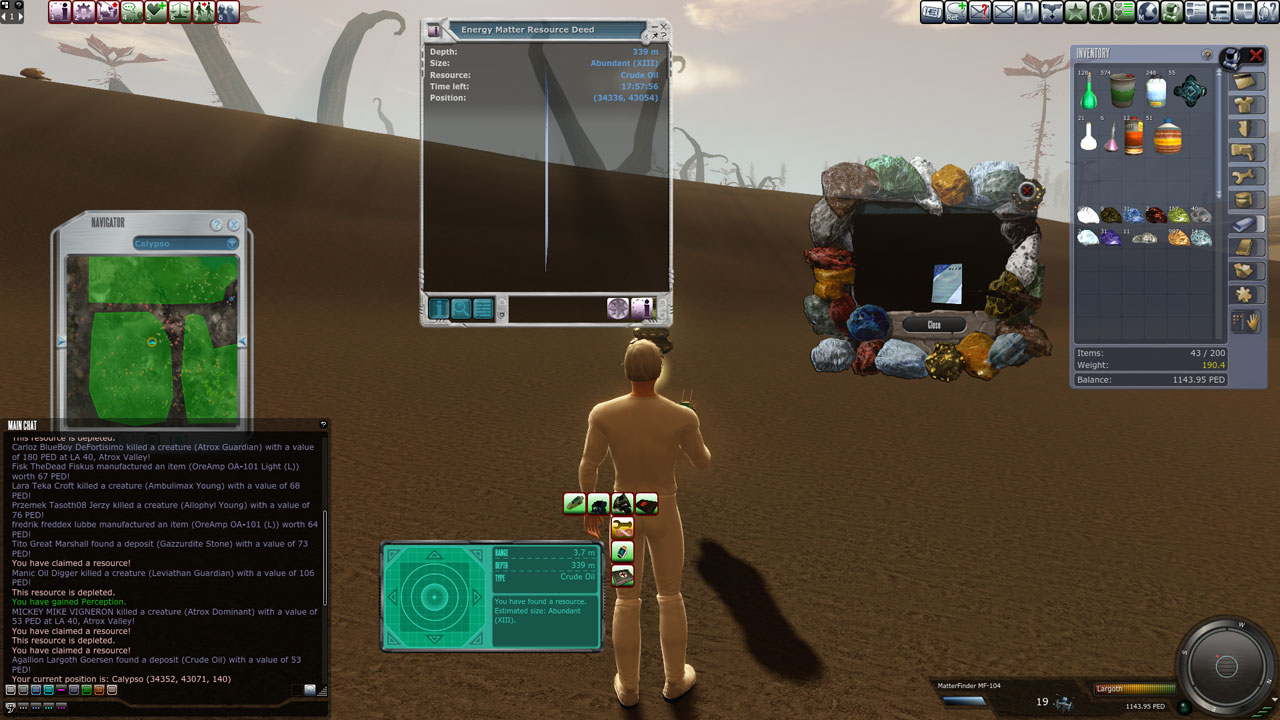Click the Close button on the rock-framed panel
Image resolution: width=1280 pixels, height=720 pixels.
tap(934, 325)
